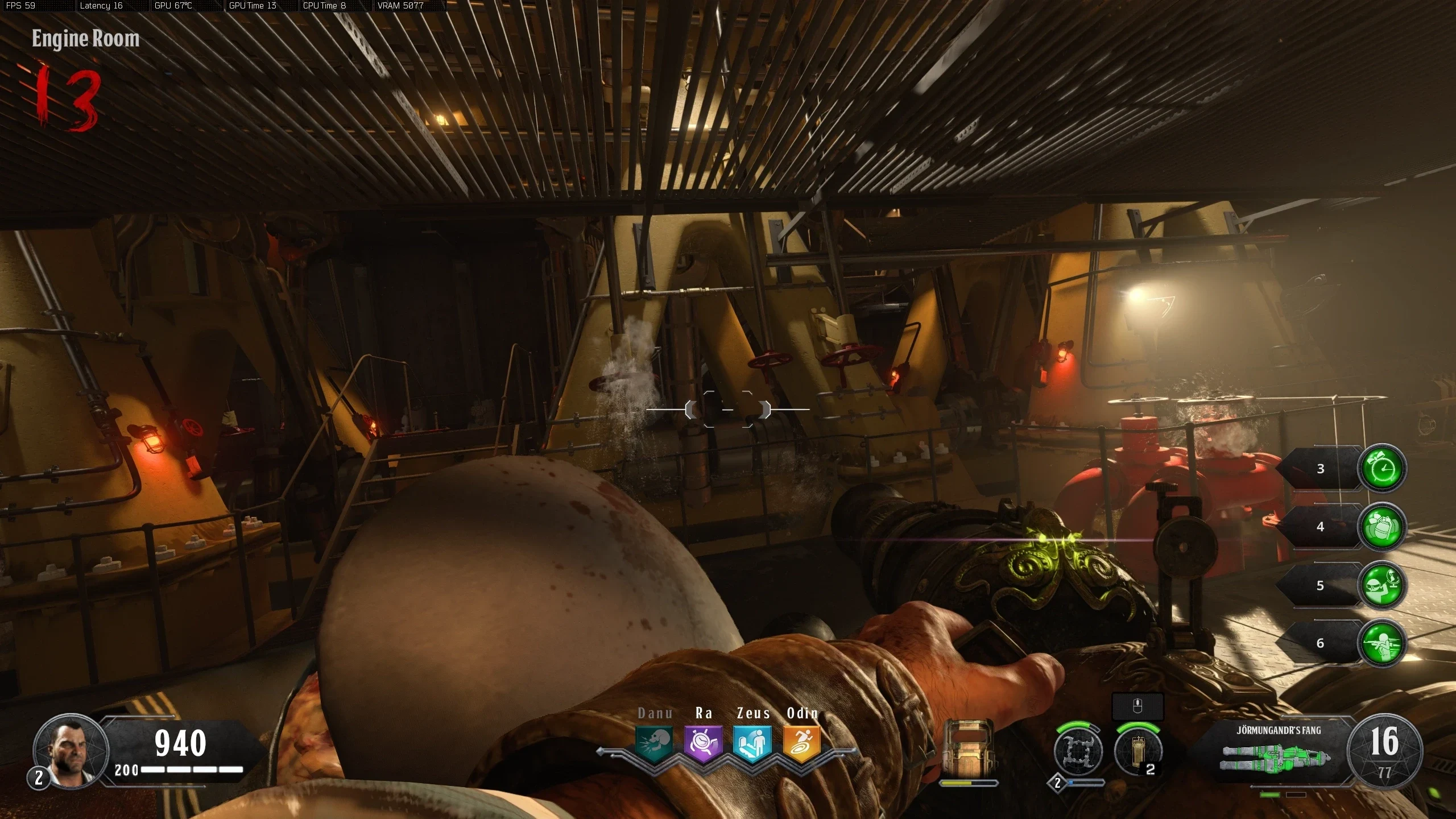
Task: Choose the orange Odin perk icon
Action: [802, 743]
